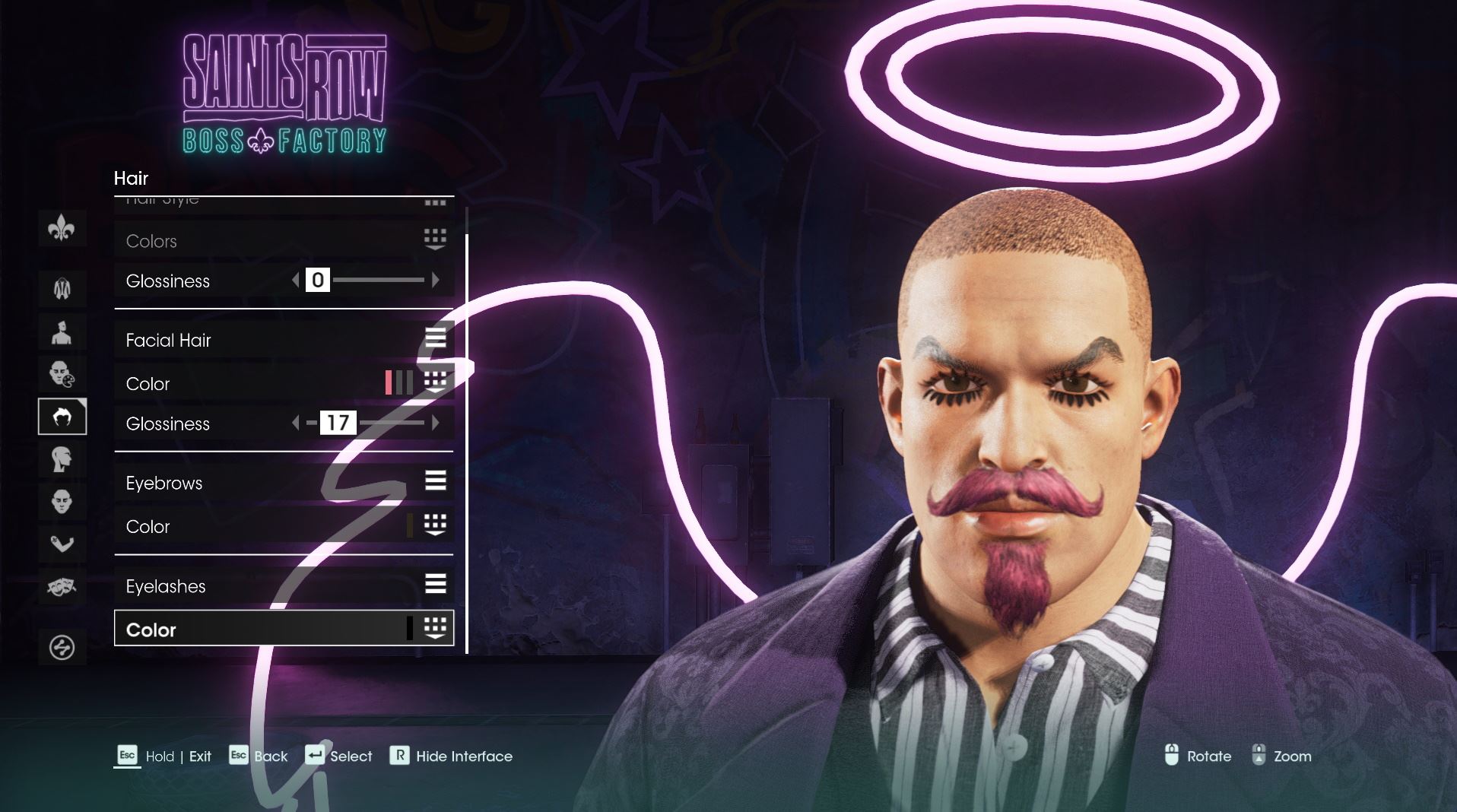Open the front-facing face category

coord(62,502)
